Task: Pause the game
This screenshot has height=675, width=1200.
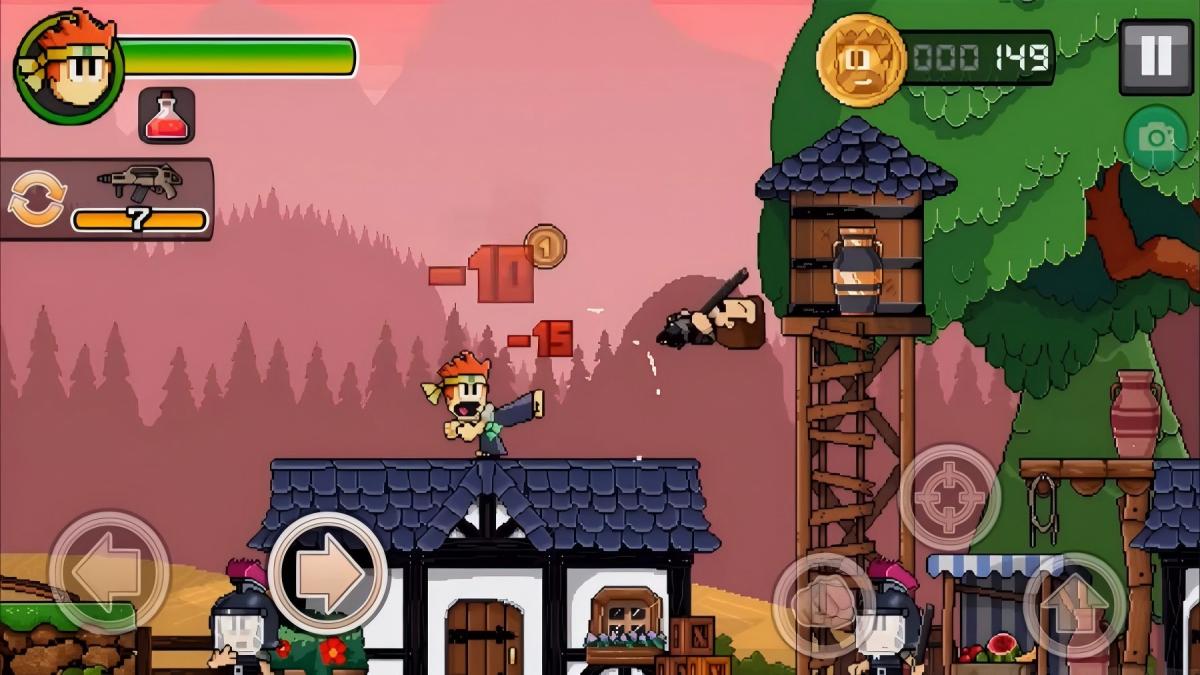Action: [x=1155, y=57]
